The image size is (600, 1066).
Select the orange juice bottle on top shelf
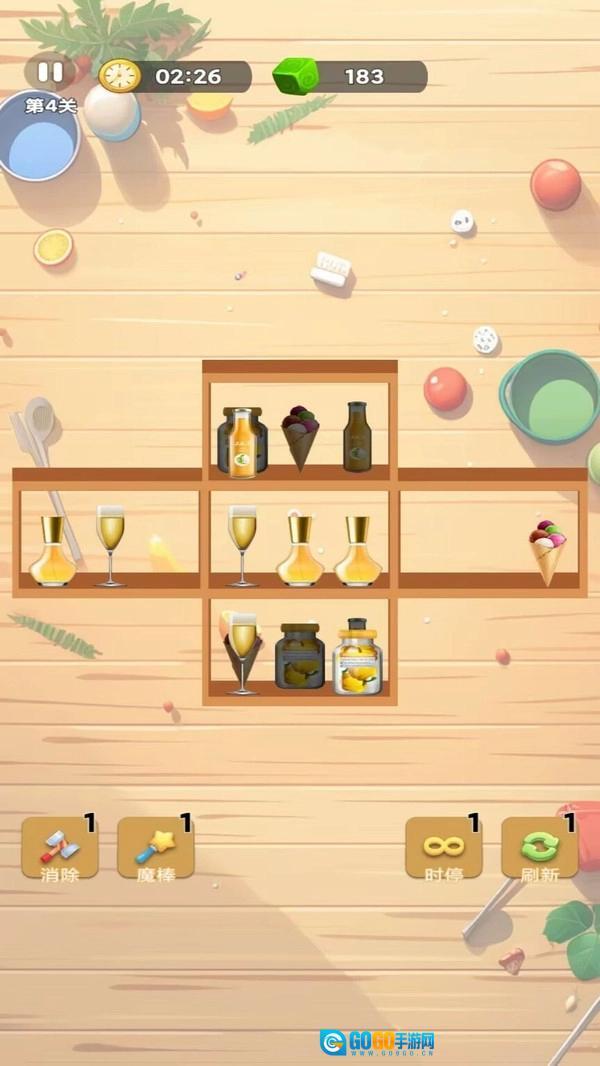point(241,441)
